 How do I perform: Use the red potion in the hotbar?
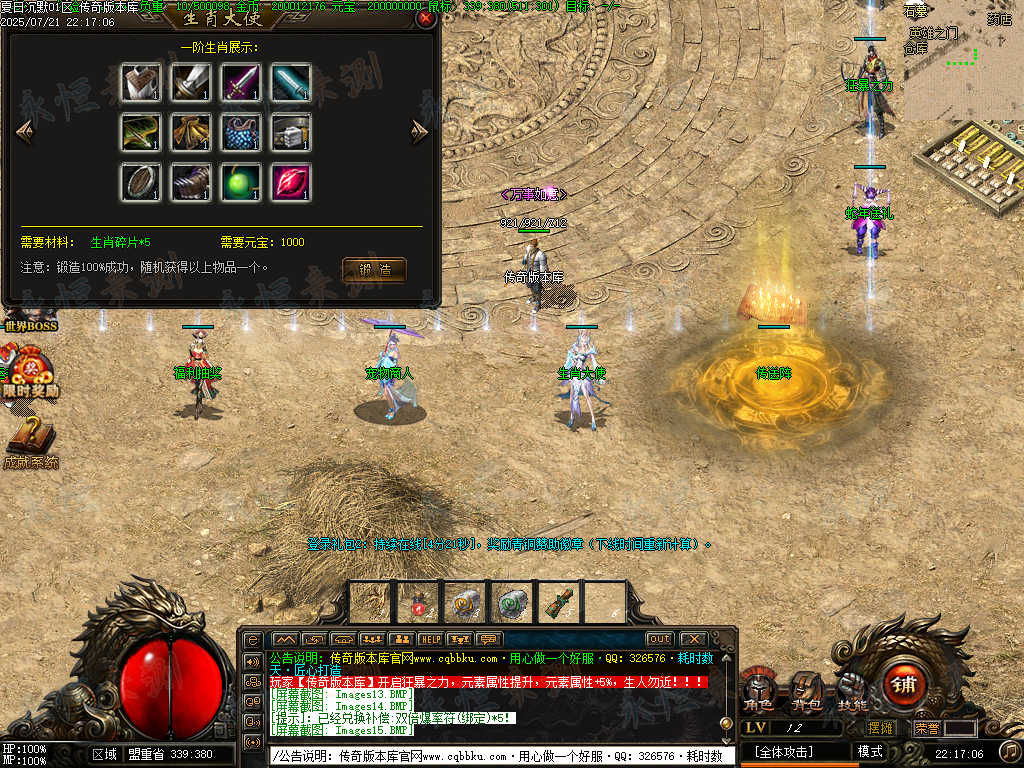click(x=418, y=602)
